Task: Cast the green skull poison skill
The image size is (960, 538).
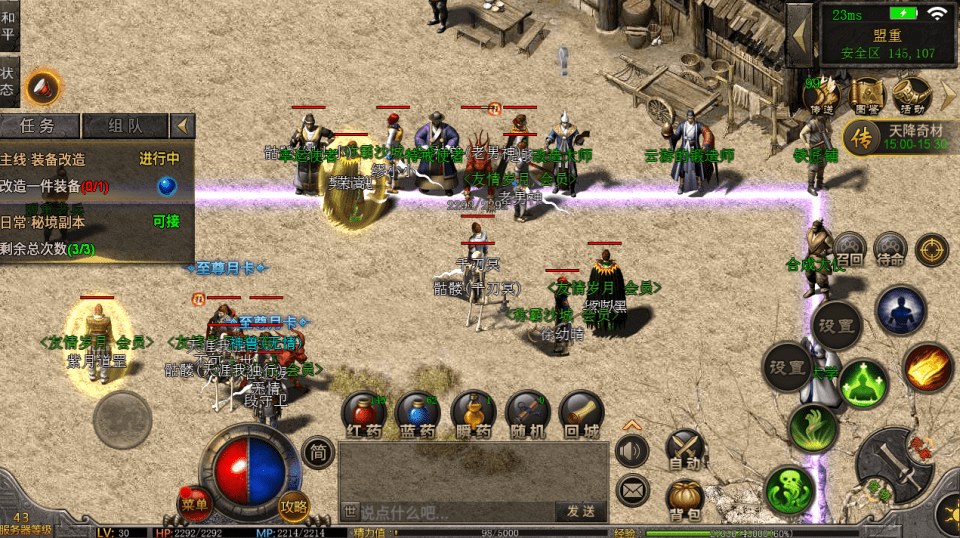Action: (x=790, y=490)
